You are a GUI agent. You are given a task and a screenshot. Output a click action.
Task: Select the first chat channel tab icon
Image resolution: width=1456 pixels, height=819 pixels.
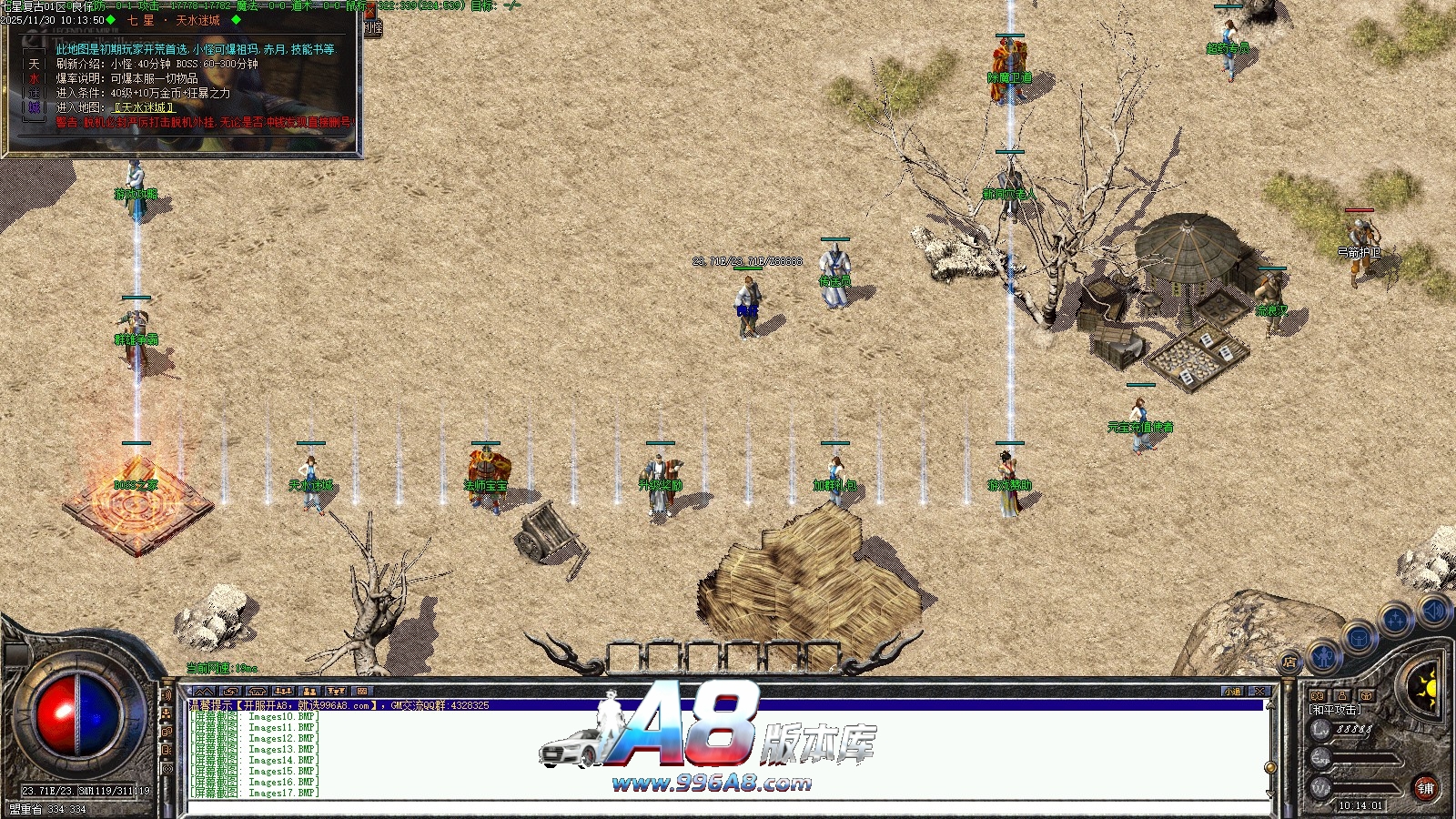[x=205, y=692]
